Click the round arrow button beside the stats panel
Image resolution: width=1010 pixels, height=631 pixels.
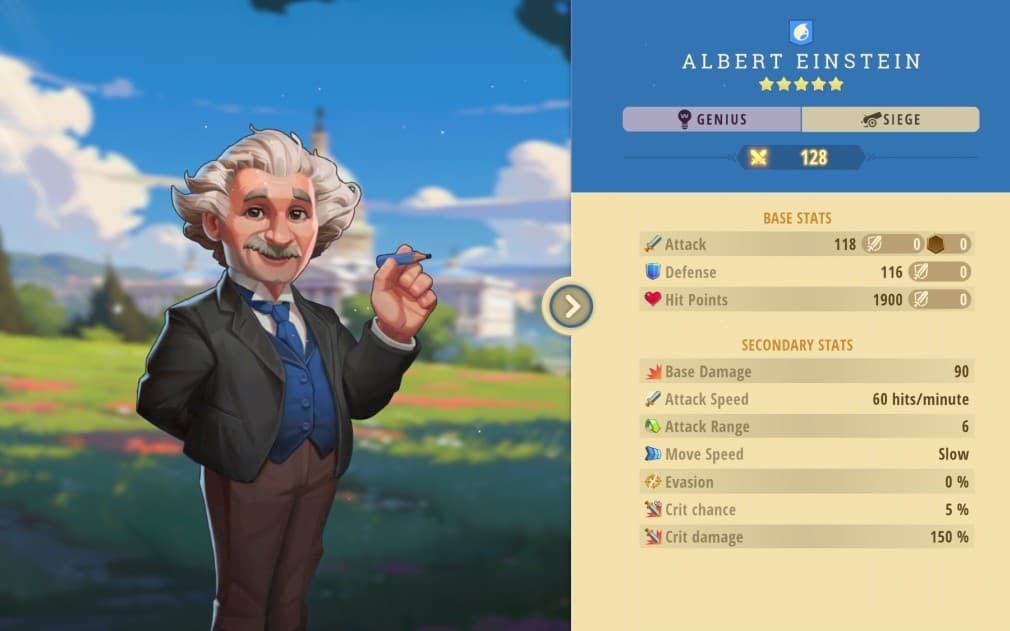coord(571,306)
